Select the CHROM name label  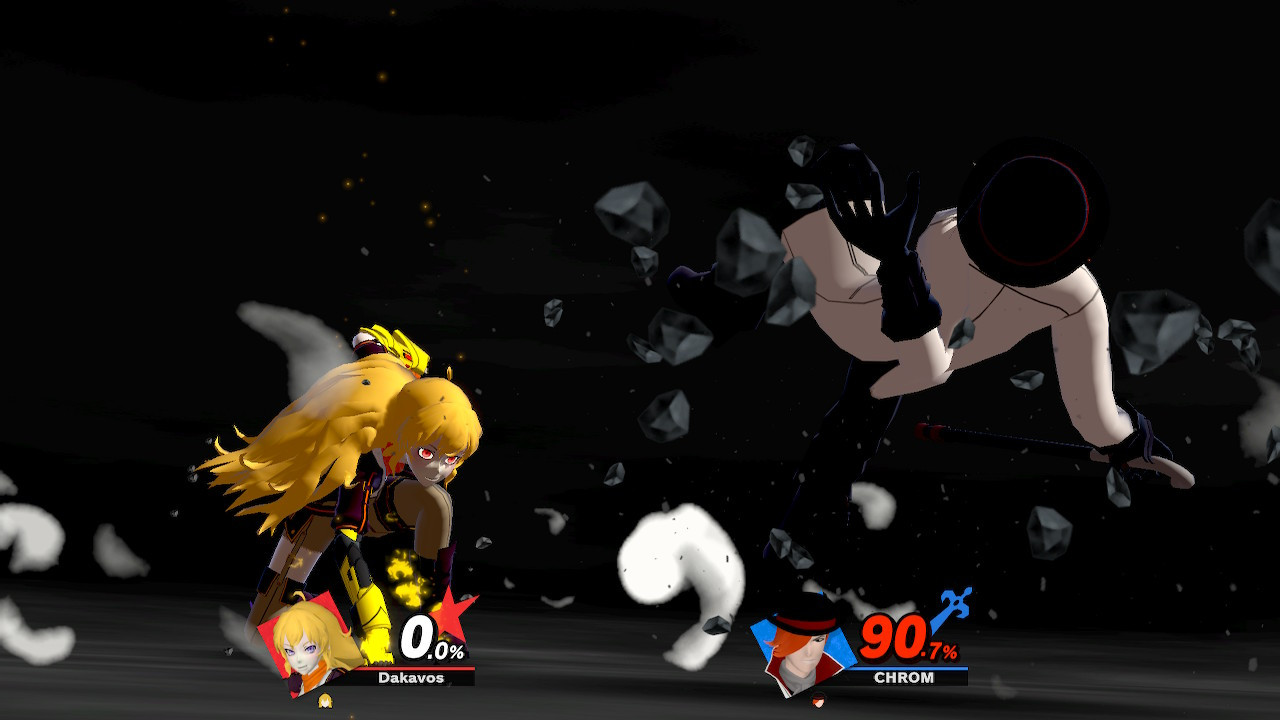click(904, 677)
